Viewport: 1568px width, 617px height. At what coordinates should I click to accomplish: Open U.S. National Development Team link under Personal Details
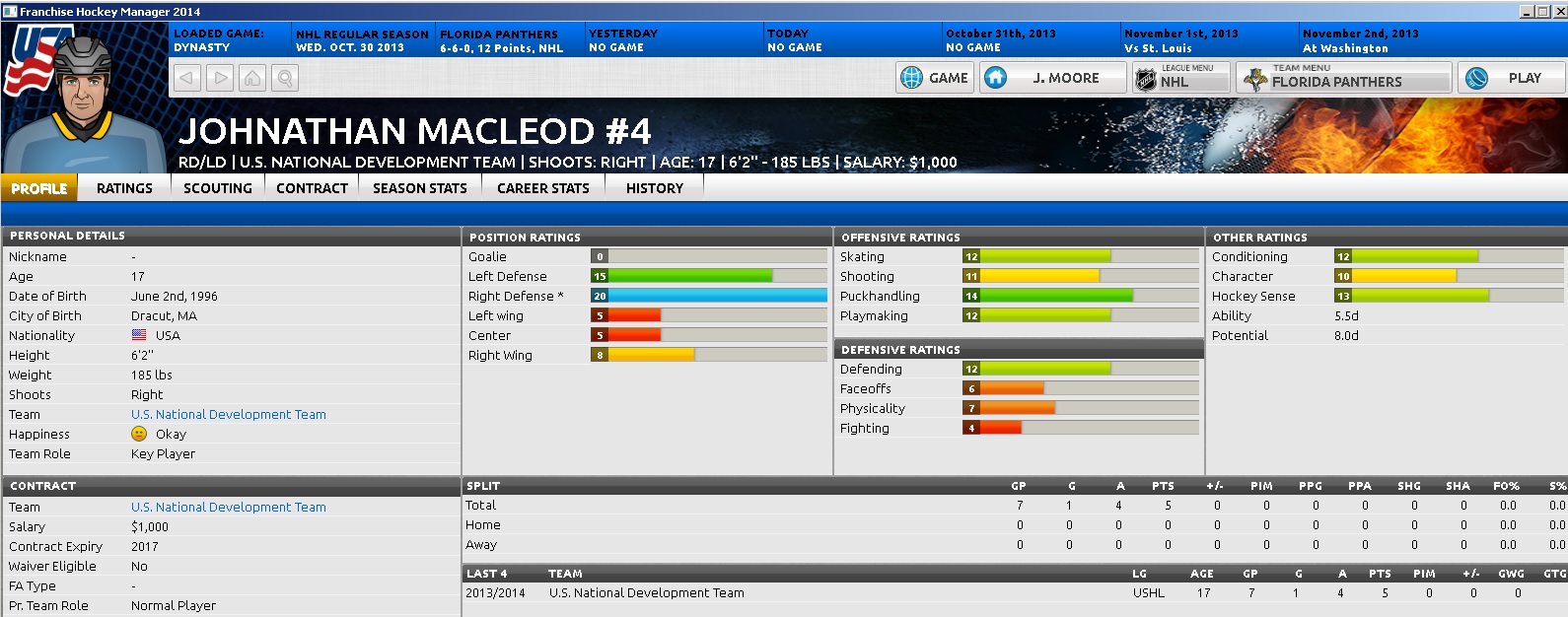click(229, 415)
